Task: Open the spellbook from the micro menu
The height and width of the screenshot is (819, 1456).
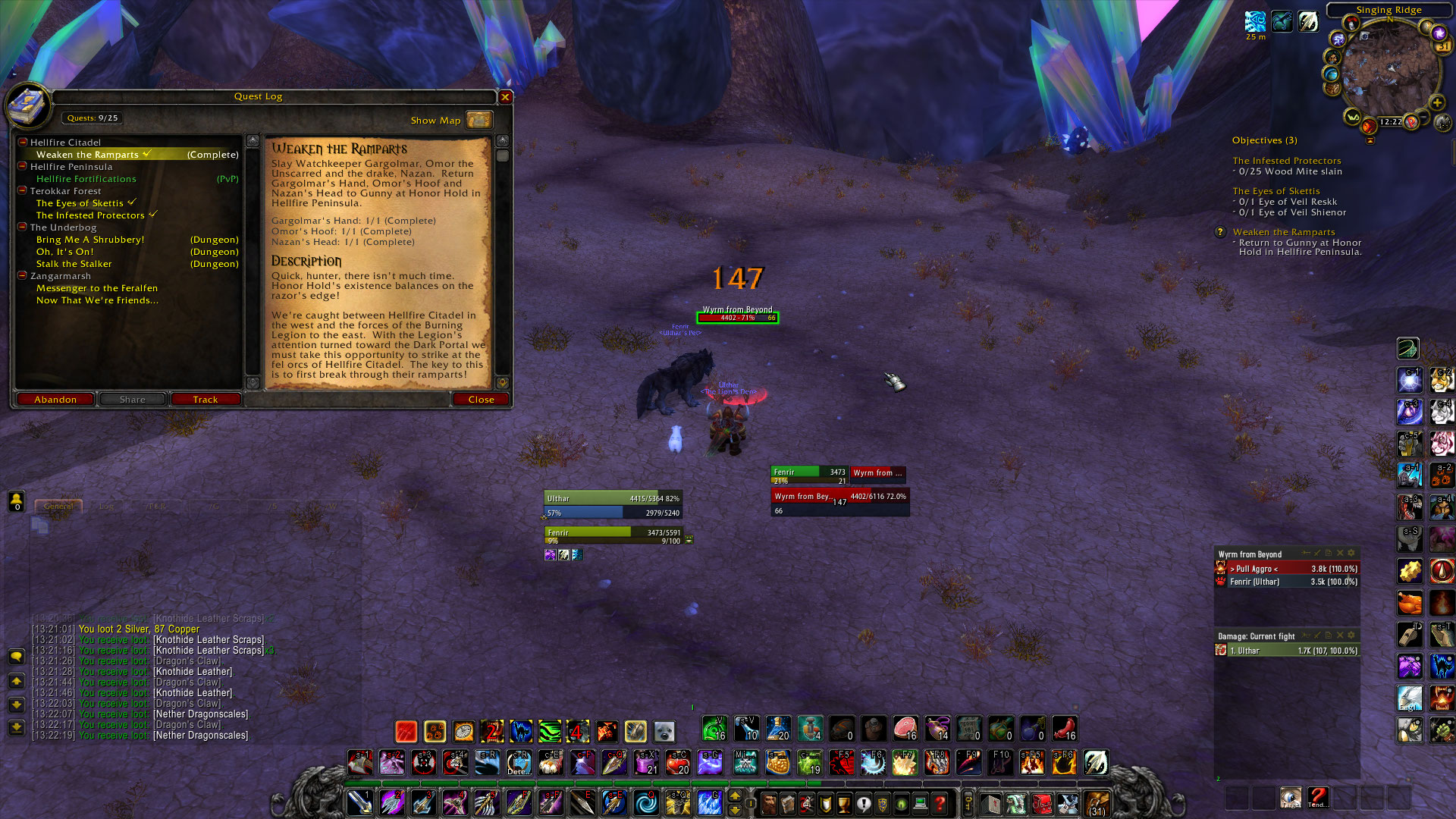Action: click(787, 802)
